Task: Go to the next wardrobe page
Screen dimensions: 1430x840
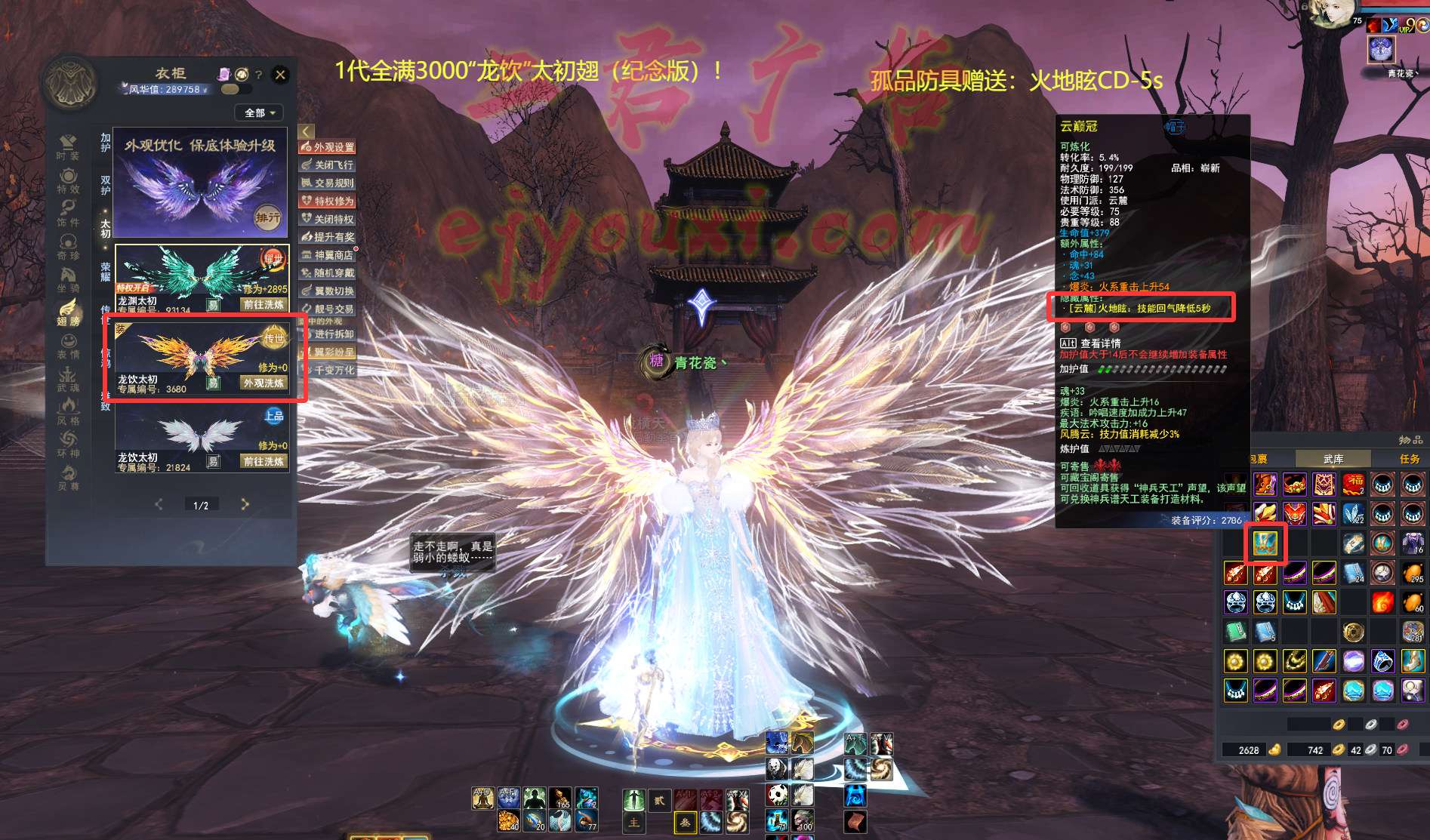Action: pyautogui.click(x=245, y=504)
